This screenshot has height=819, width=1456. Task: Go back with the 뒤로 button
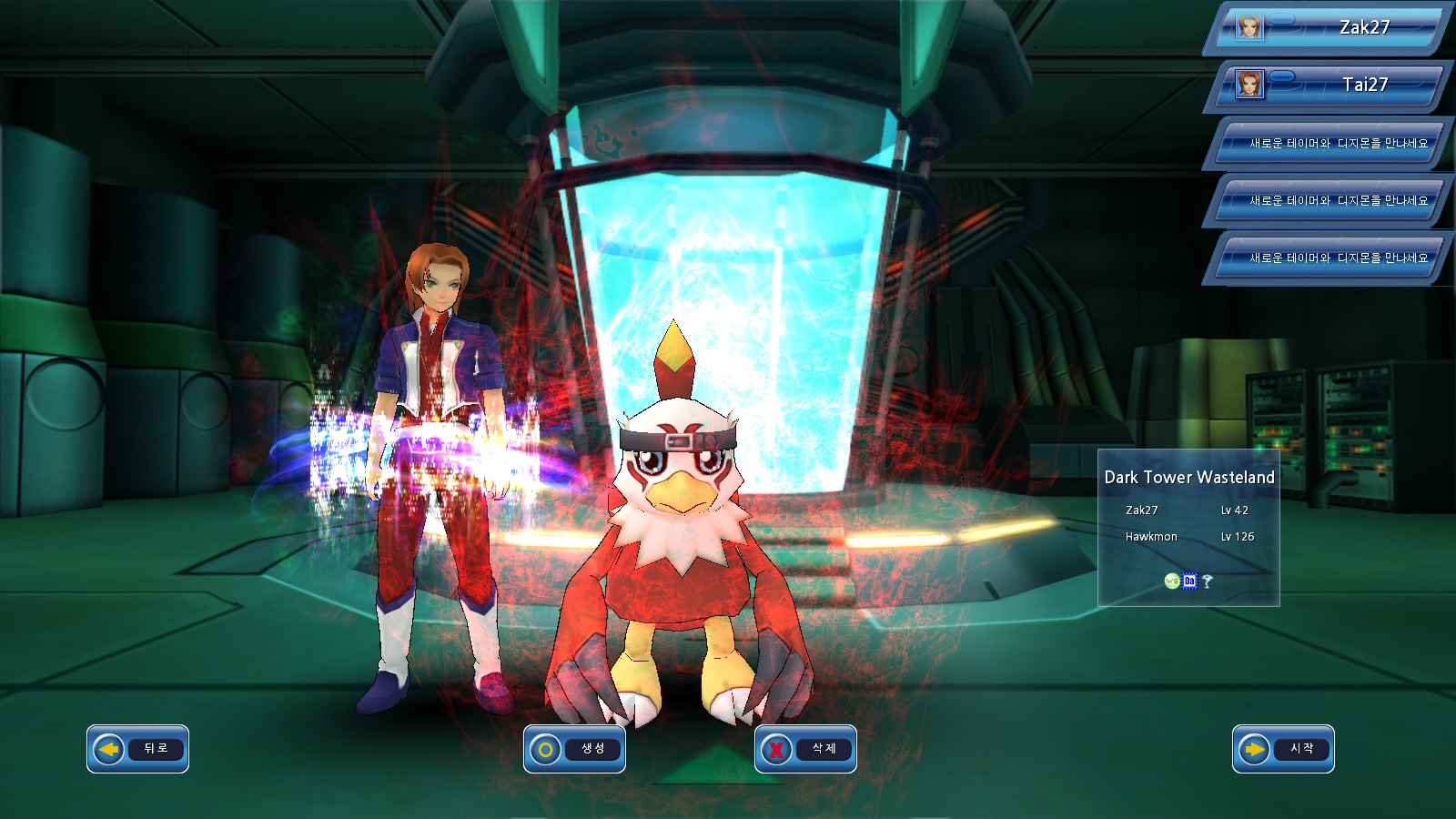[137, 749]
